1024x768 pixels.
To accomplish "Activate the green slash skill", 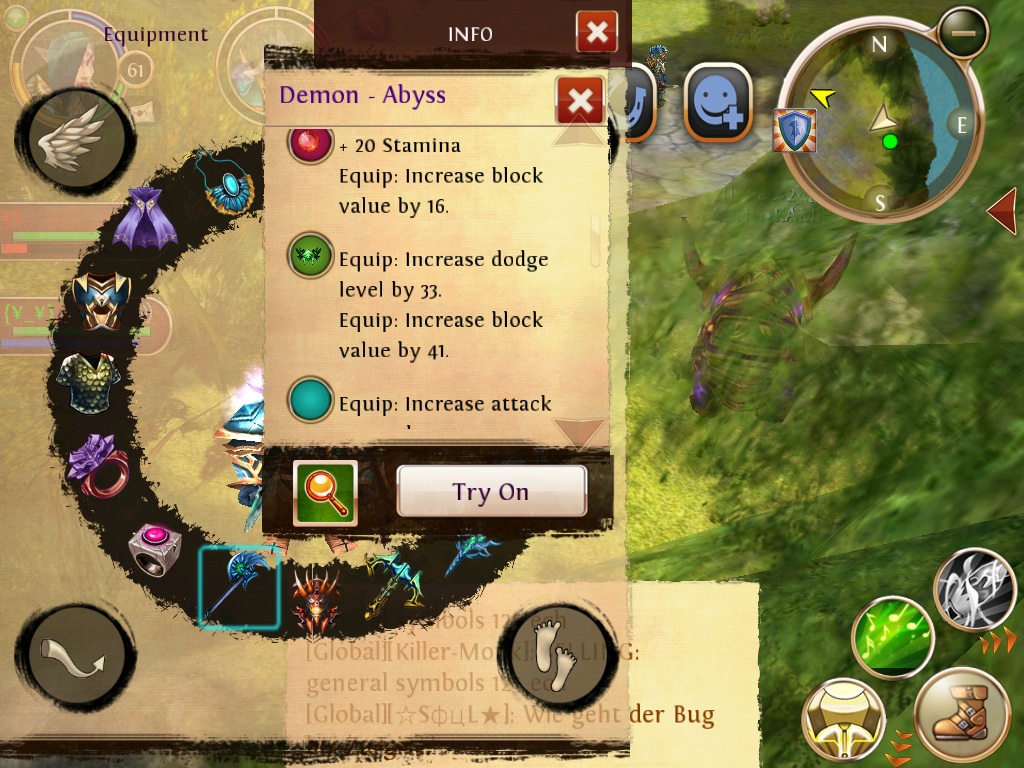I will pos(892,636).
